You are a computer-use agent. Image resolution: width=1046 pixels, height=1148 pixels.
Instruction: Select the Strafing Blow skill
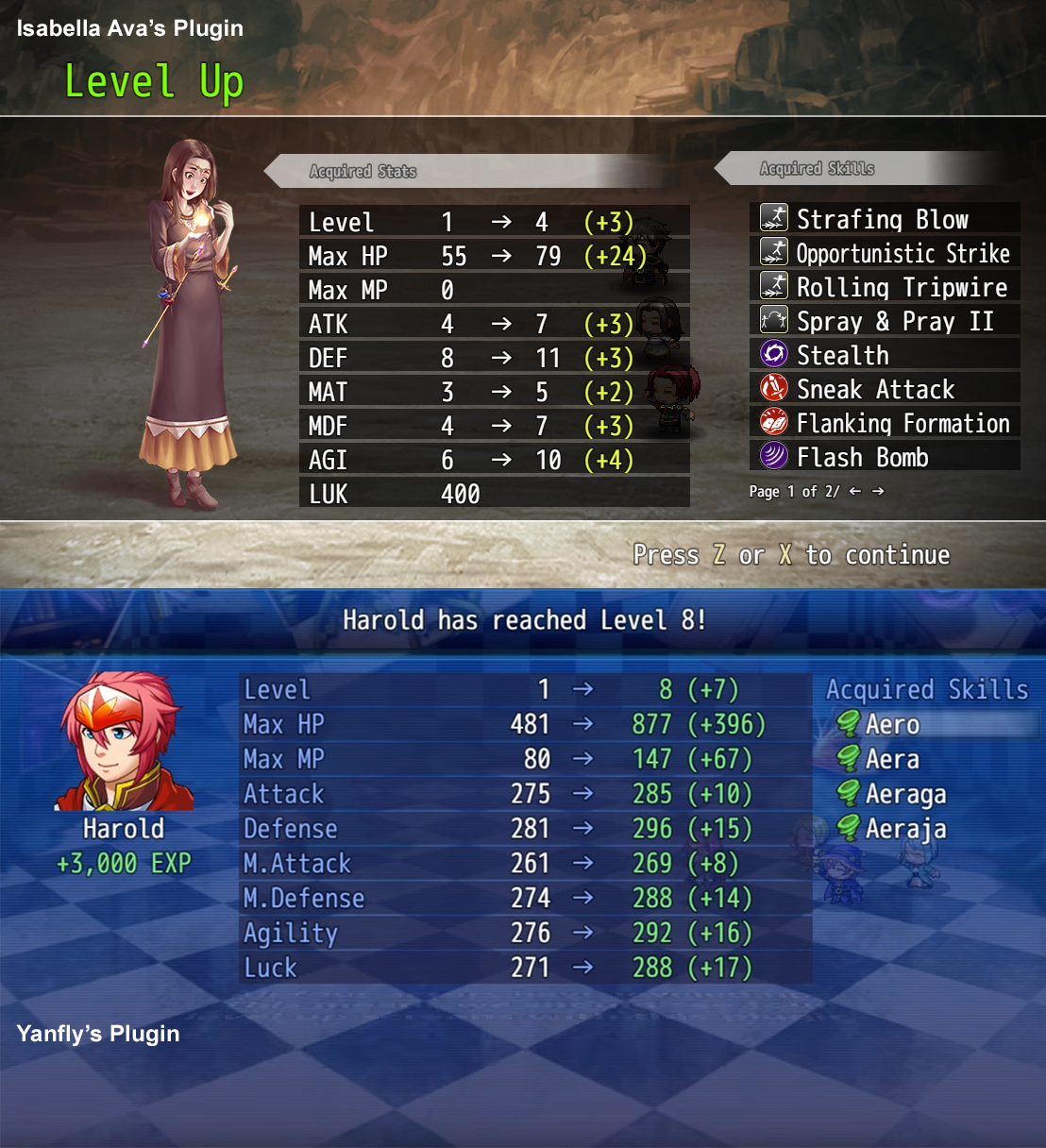[x=883, y=219]
